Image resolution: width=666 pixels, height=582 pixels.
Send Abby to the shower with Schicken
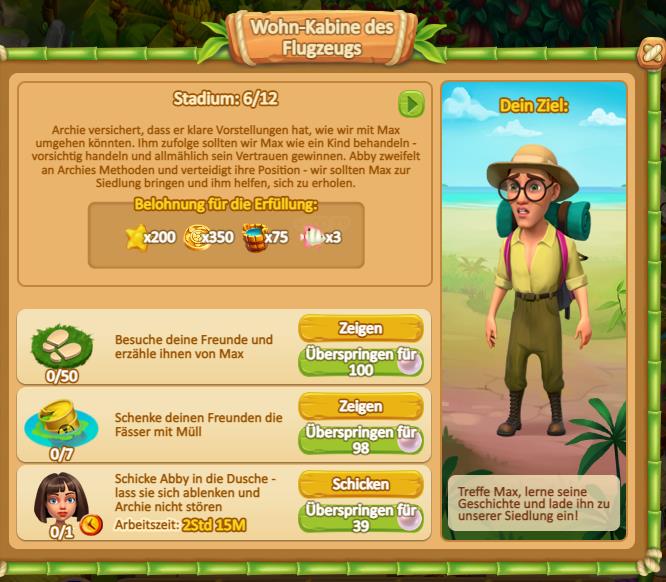pos(360,484)
